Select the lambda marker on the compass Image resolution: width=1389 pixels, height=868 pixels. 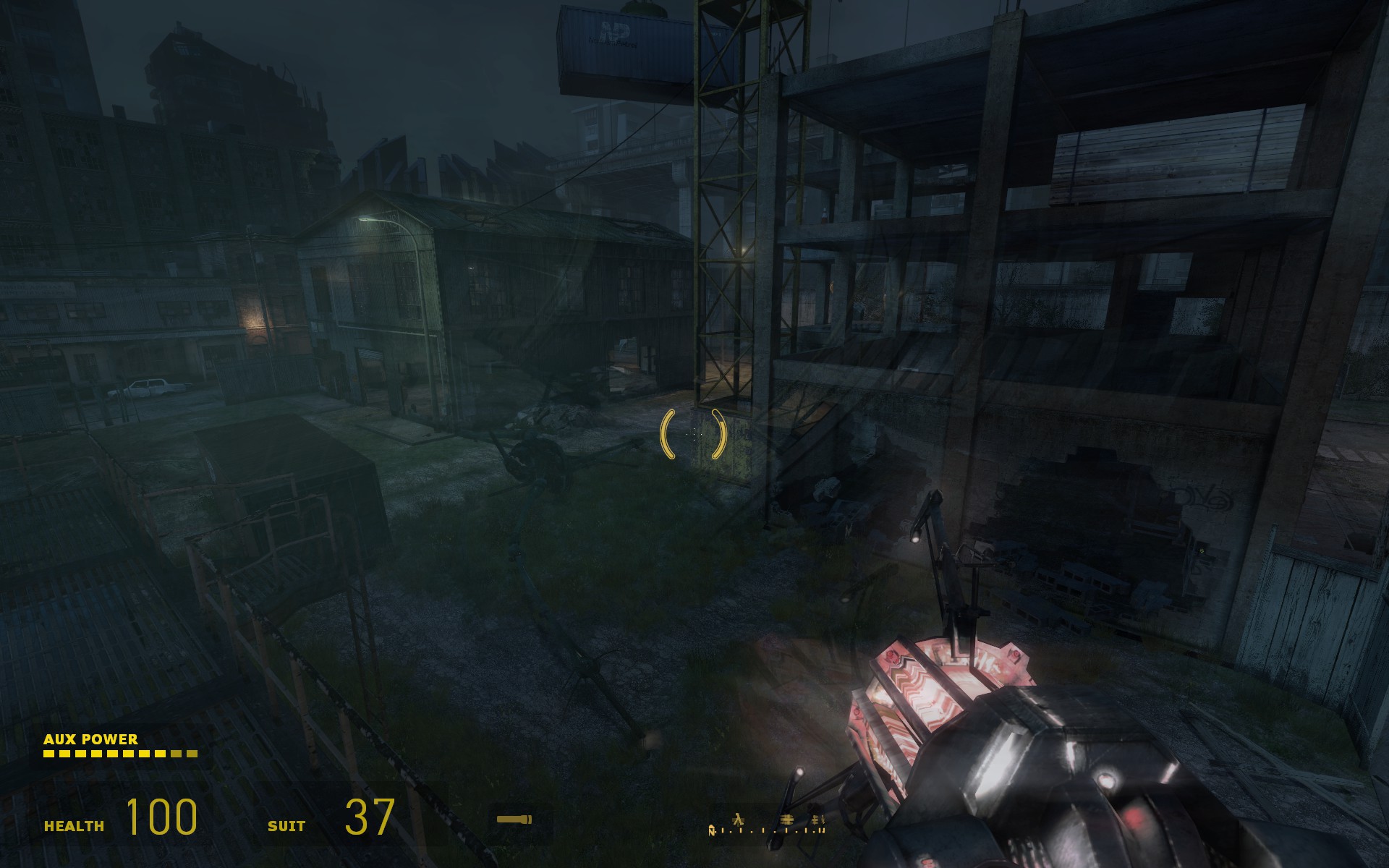(739, 820)
